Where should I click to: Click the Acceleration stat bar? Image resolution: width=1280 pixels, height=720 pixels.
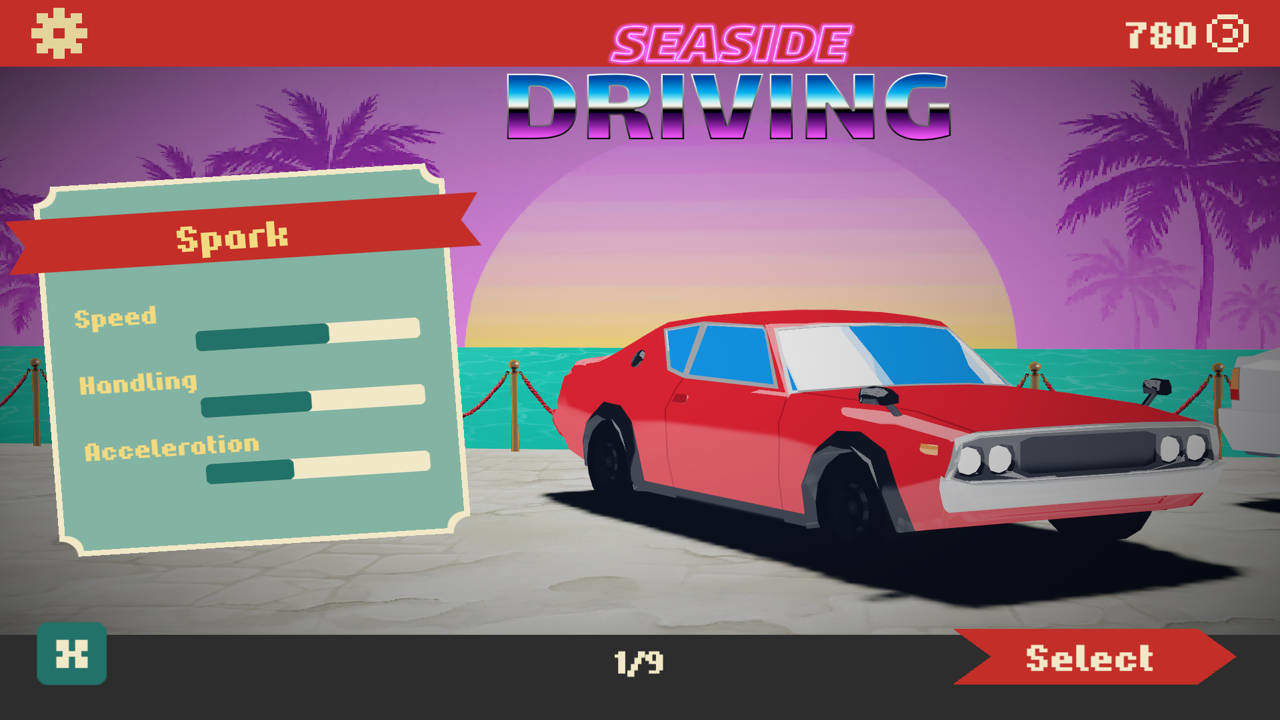click(318, 468)
